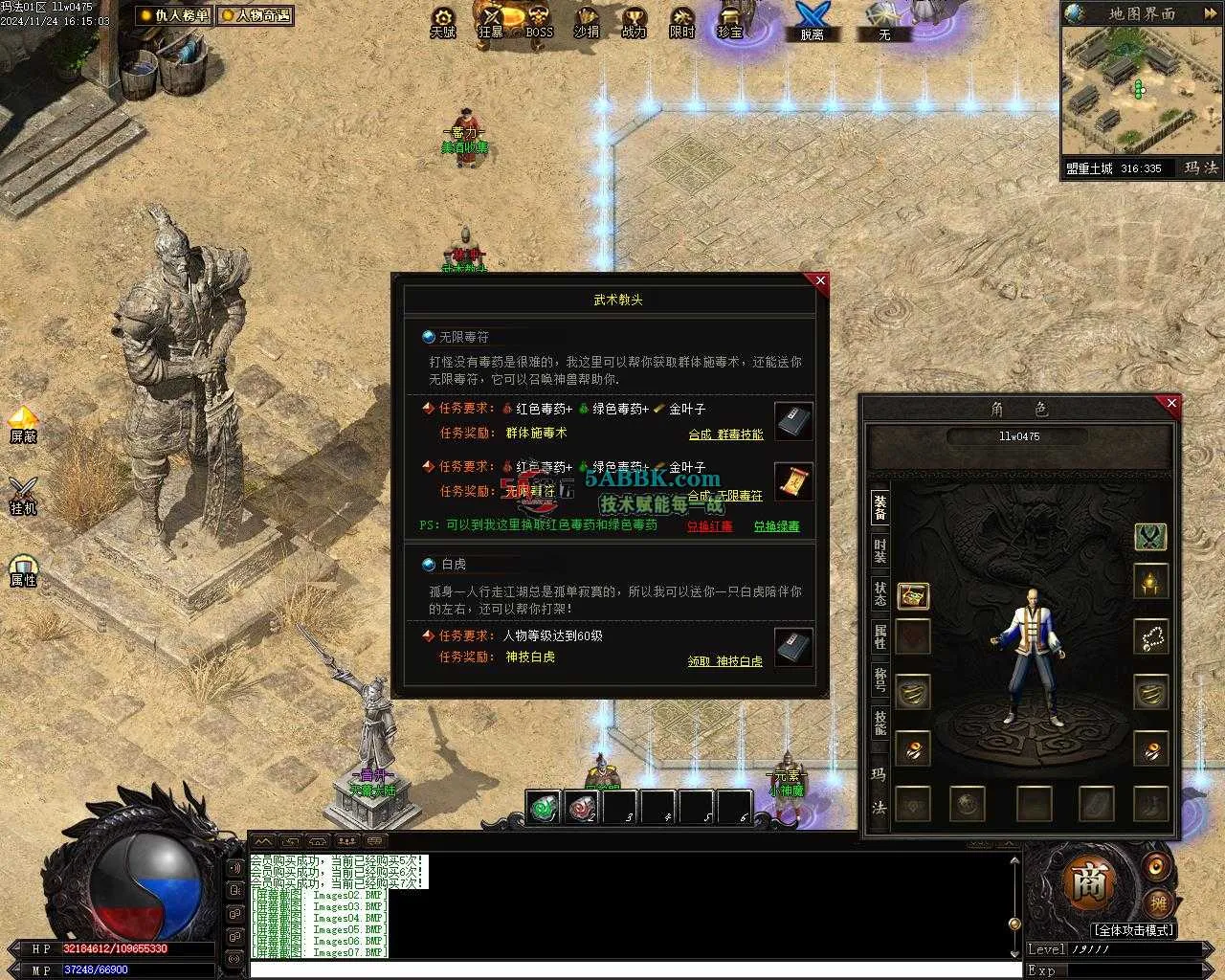The height and width of the screenshot is (980, 1225).
Task: Open the 仇人榜单 enemy list
Action: pos(174,15)
